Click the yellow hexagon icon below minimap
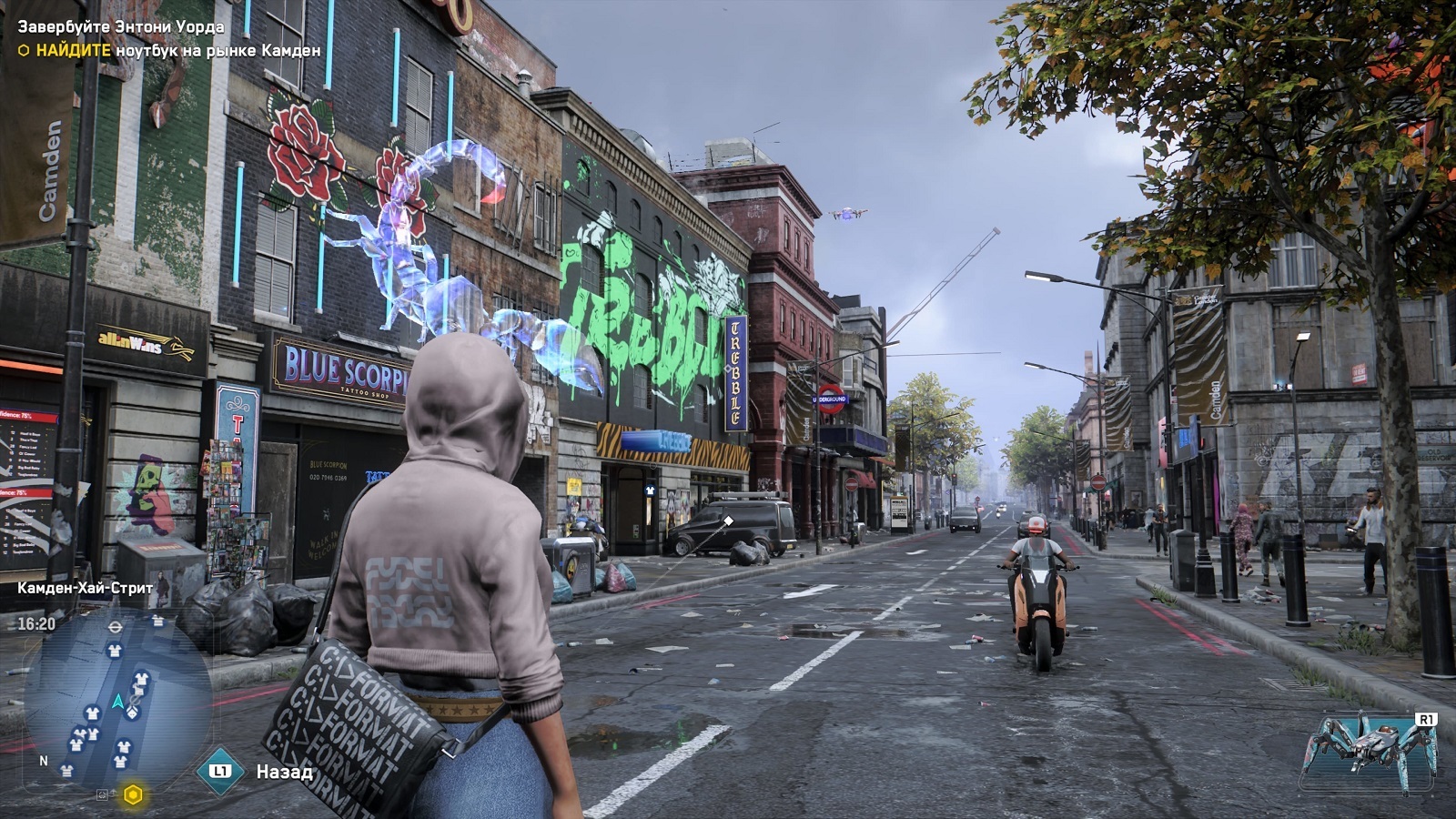 (133, 795)
